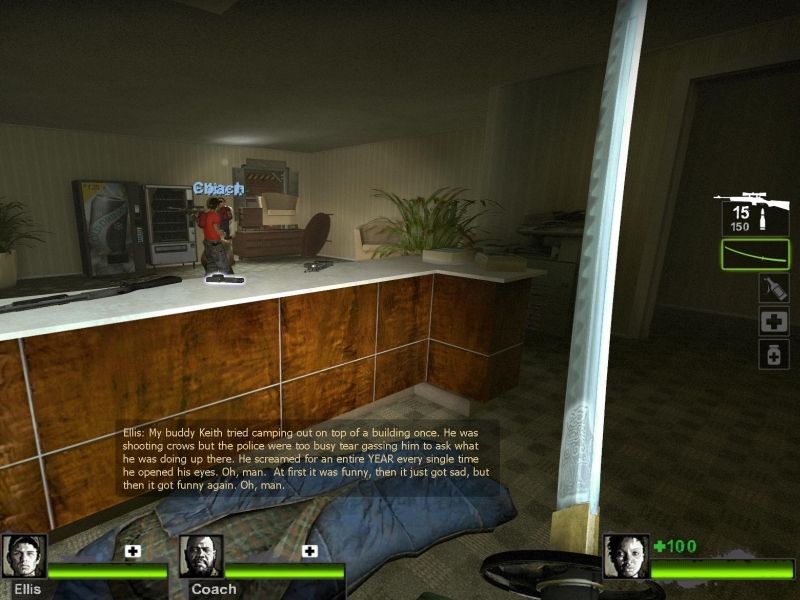Viewport: 800px width, 600px height.
Task: Pick the pain pills bottle slot
Action: (x=773, y=354)
